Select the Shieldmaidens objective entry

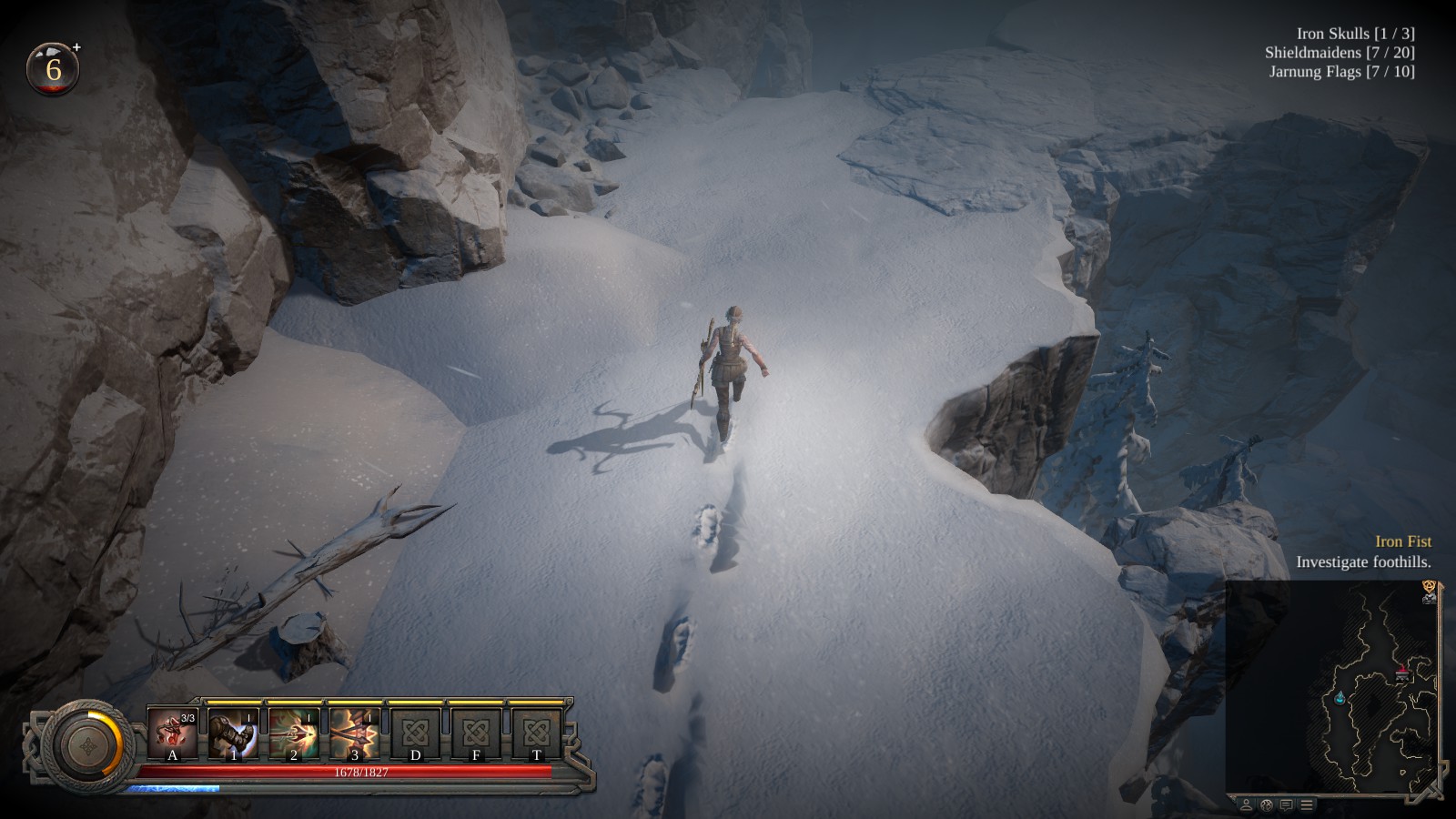click(x=1339, y=53)
